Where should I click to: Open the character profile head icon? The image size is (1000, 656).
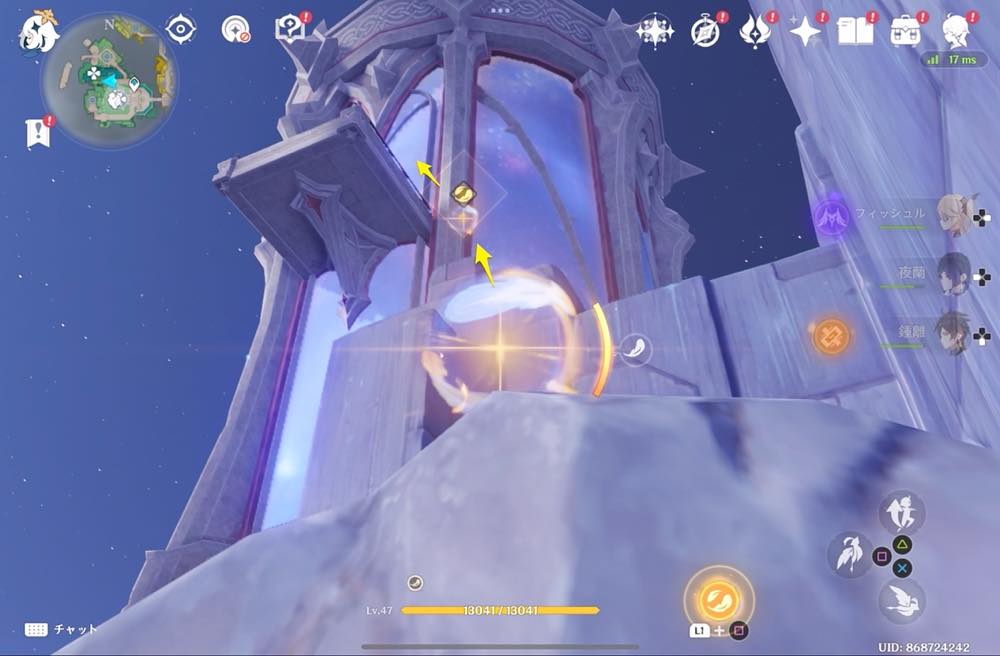click(959, 31)
